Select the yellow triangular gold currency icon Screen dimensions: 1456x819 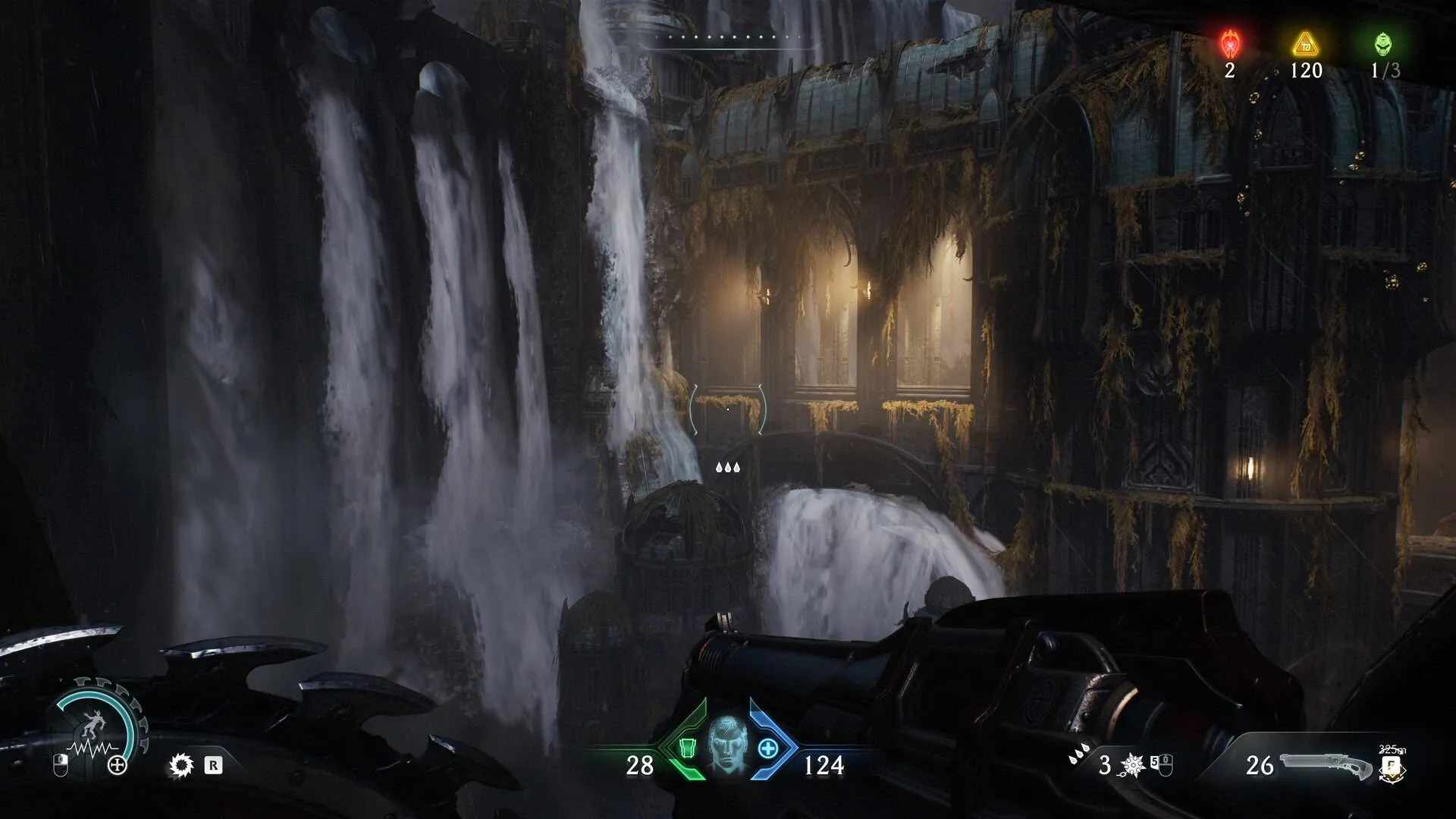[1306, 44]
